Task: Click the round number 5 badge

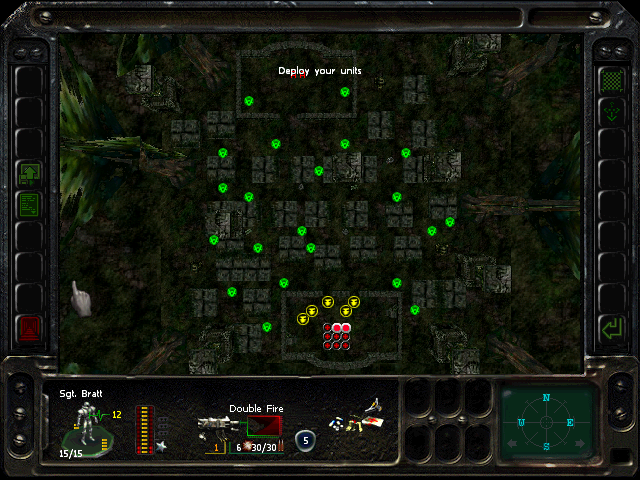Action: (x=305, y=439)
